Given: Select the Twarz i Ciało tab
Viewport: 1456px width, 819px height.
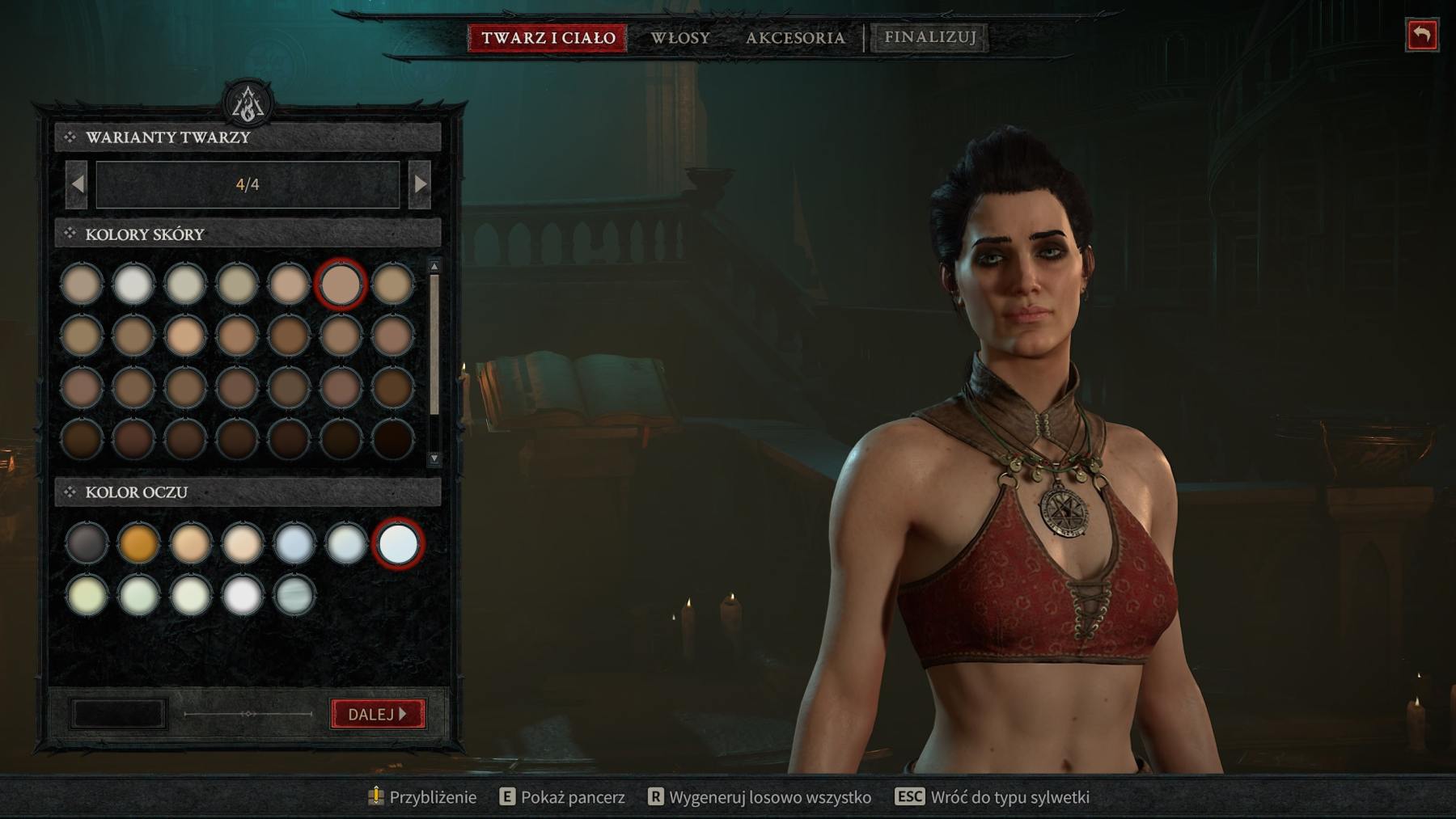Looking at the screenshot, I should tap(548, 37).
